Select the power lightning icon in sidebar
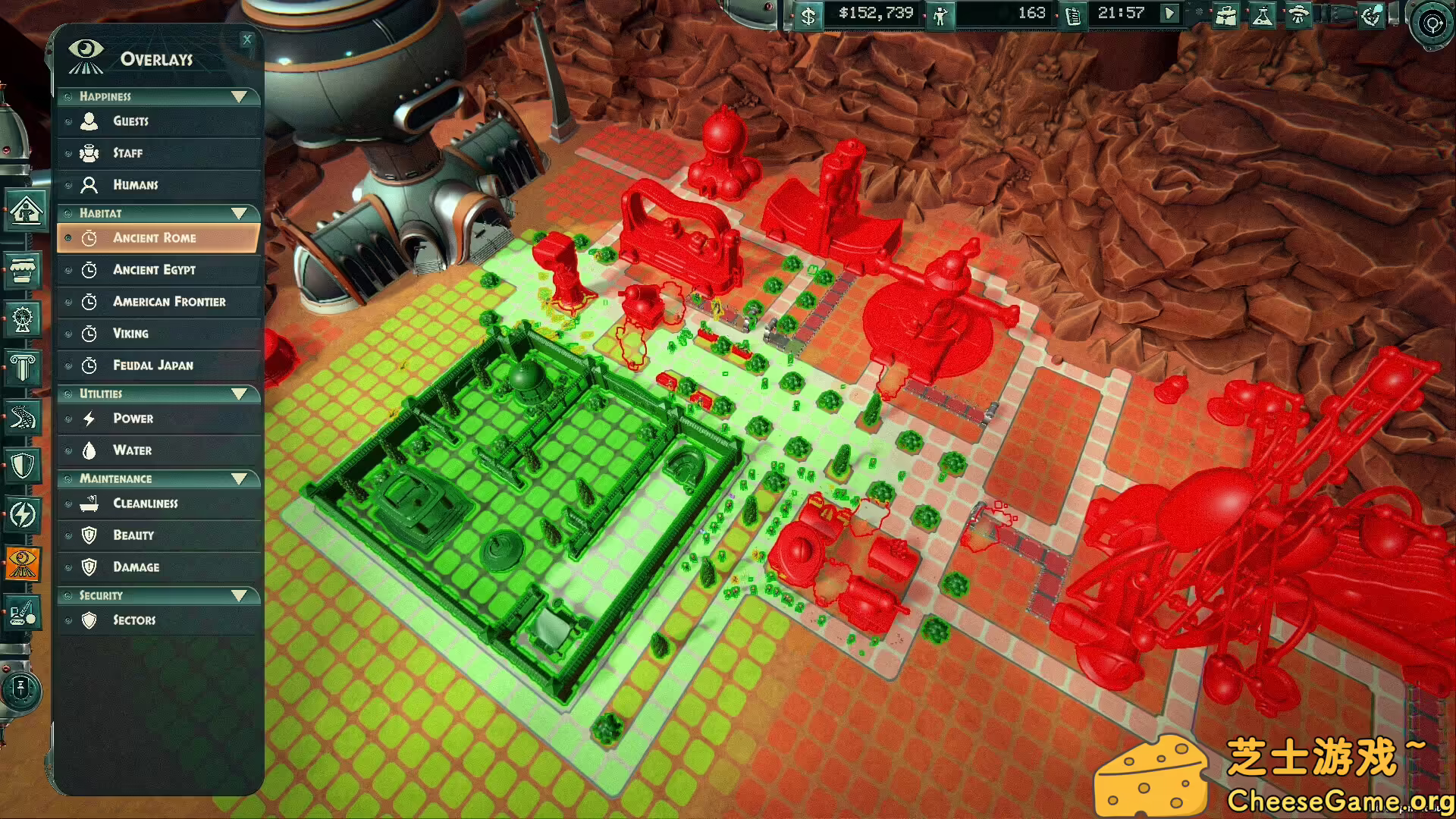Screen dimensions: 1456x819 [x=25, y=514]
